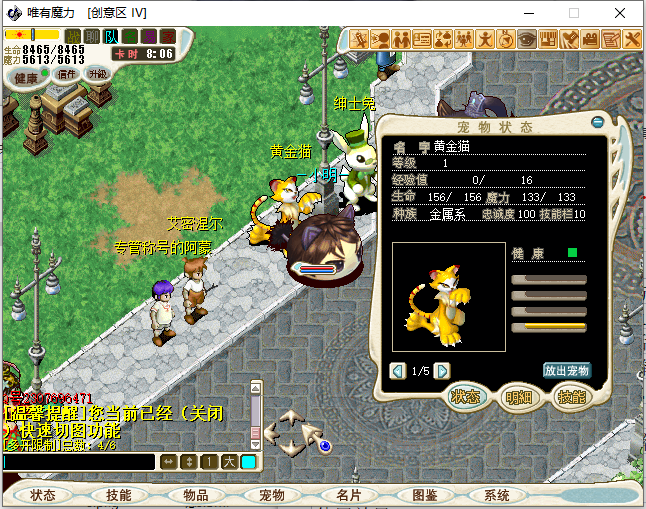Image resolution: width=646 pixels, height=509 pixels.
Task: Click the eye icon in top toolbar
Action: (526, 40)
